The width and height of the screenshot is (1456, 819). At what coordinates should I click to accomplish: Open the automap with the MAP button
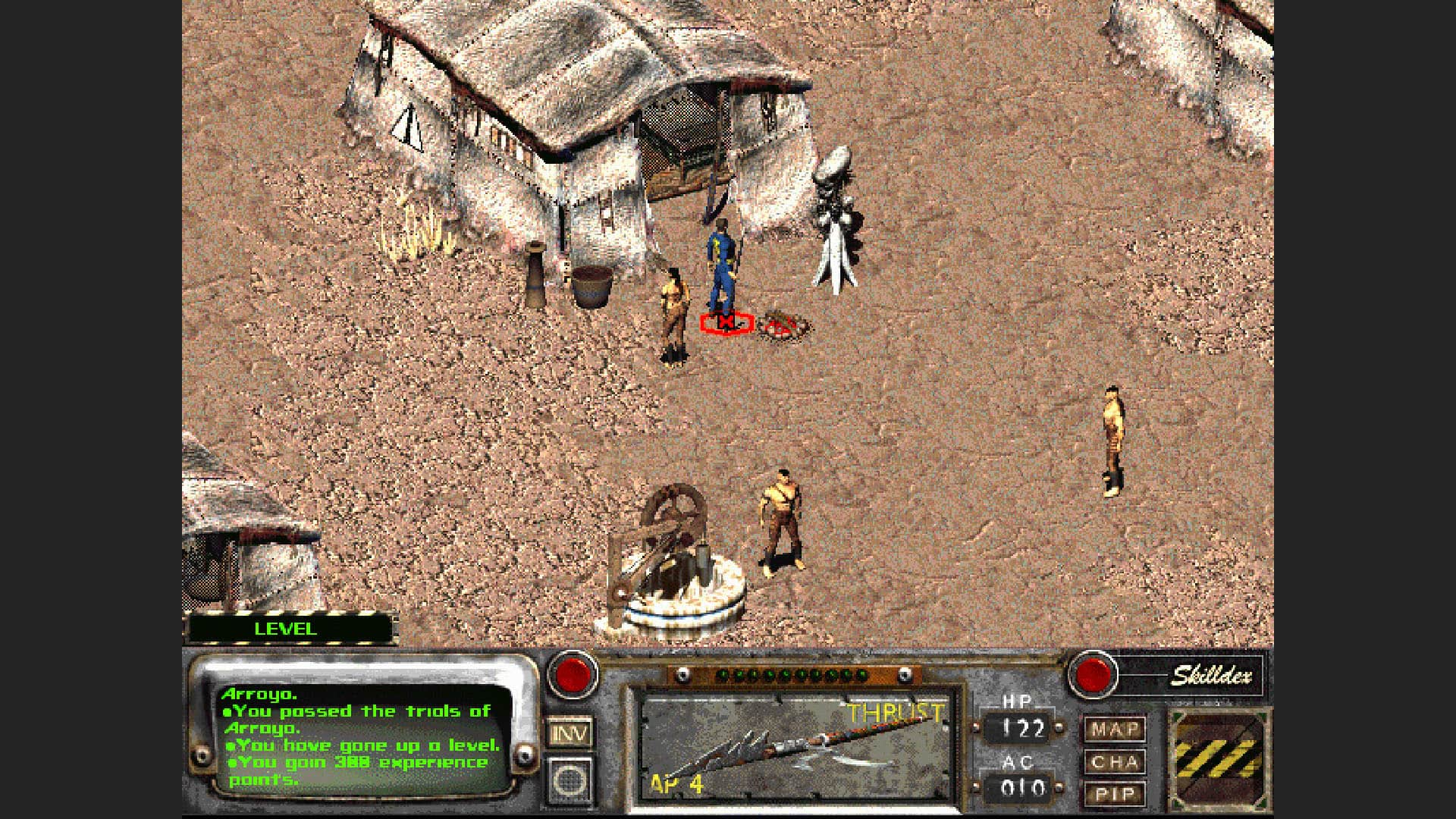(x=1115, y=729)
